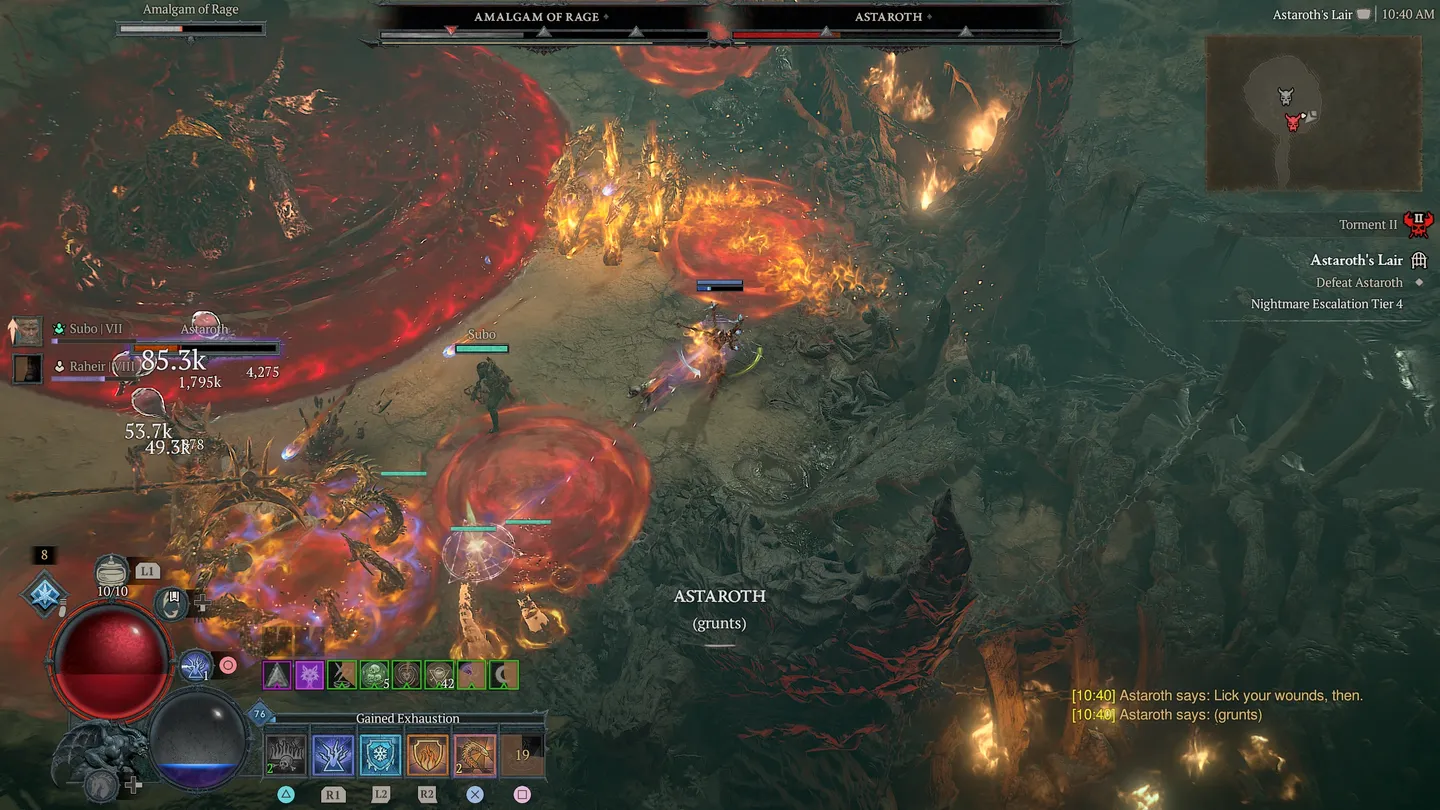Toggle the pink circle indicator near the skill icon
Image resolution: width=1440 pixels, height=810 pixels.
click(x=228, y=665)
